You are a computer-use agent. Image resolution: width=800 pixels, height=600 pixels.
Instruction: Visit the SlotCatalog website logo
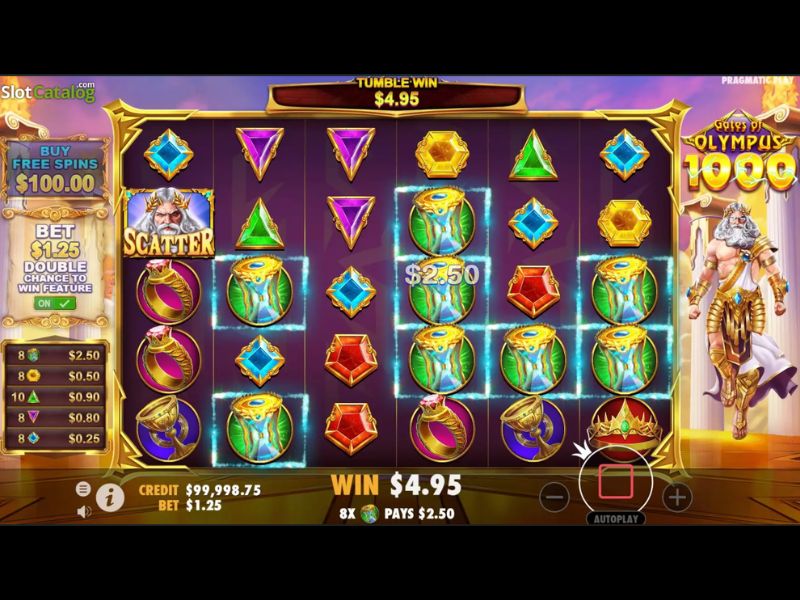tap(48, 91)
